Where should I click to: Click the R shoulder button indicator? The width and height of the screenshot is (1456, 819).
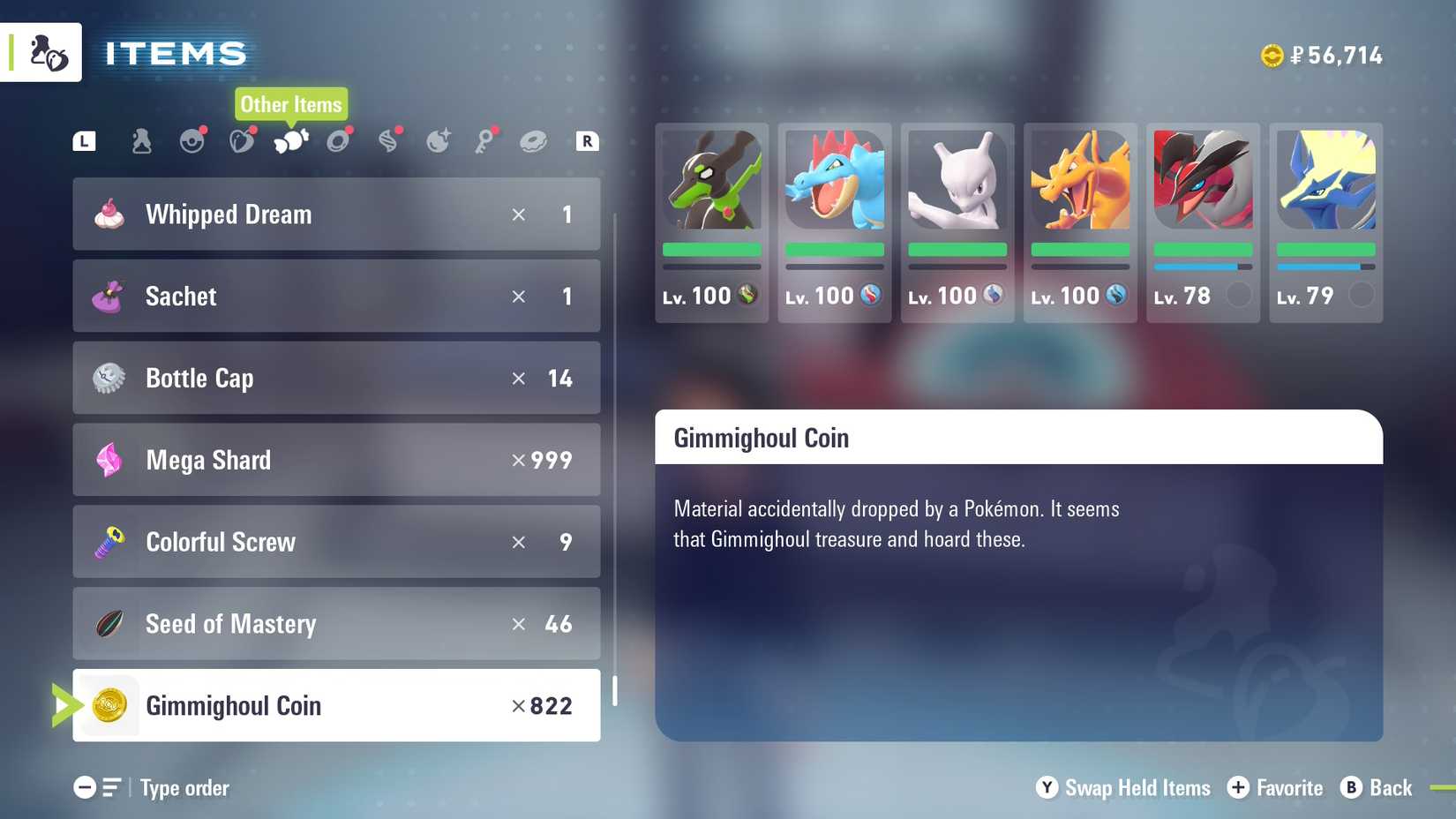pyautogui.click(x=586, y=140)
